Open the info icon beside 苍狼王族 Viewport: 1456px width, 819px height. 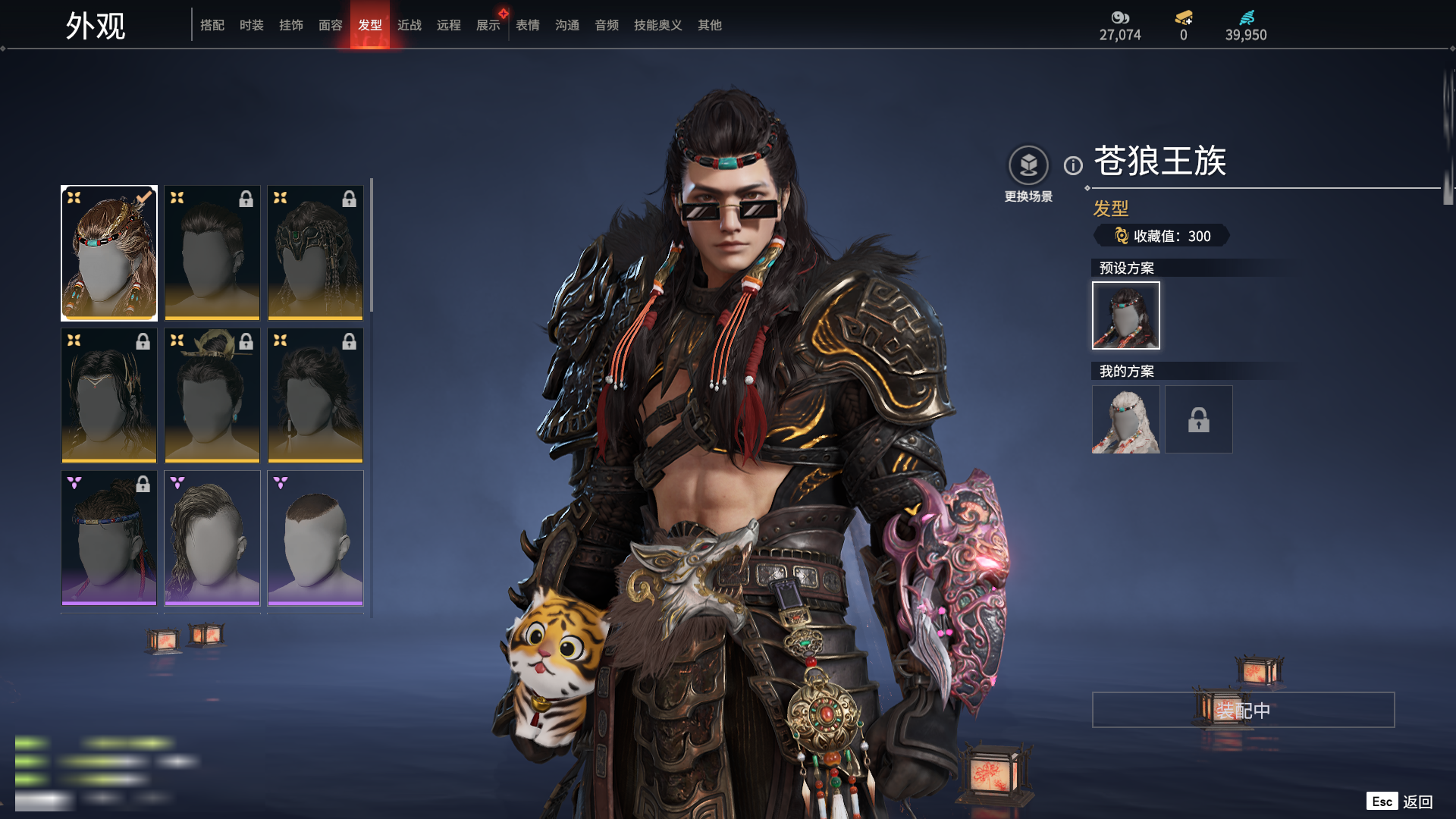pos(1073,165)
